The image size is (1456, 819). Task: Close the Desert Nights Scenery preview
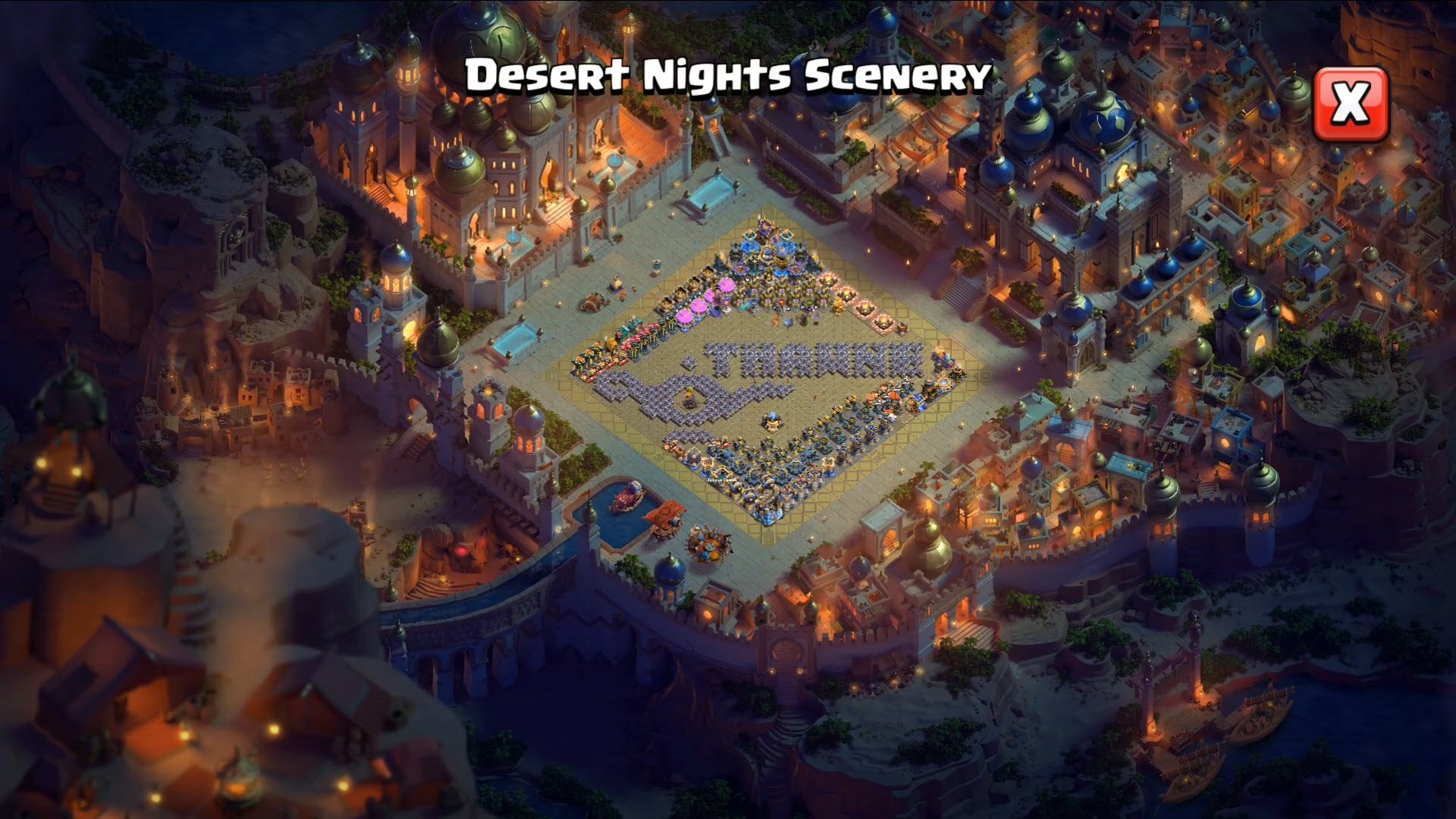[1351, 104]
